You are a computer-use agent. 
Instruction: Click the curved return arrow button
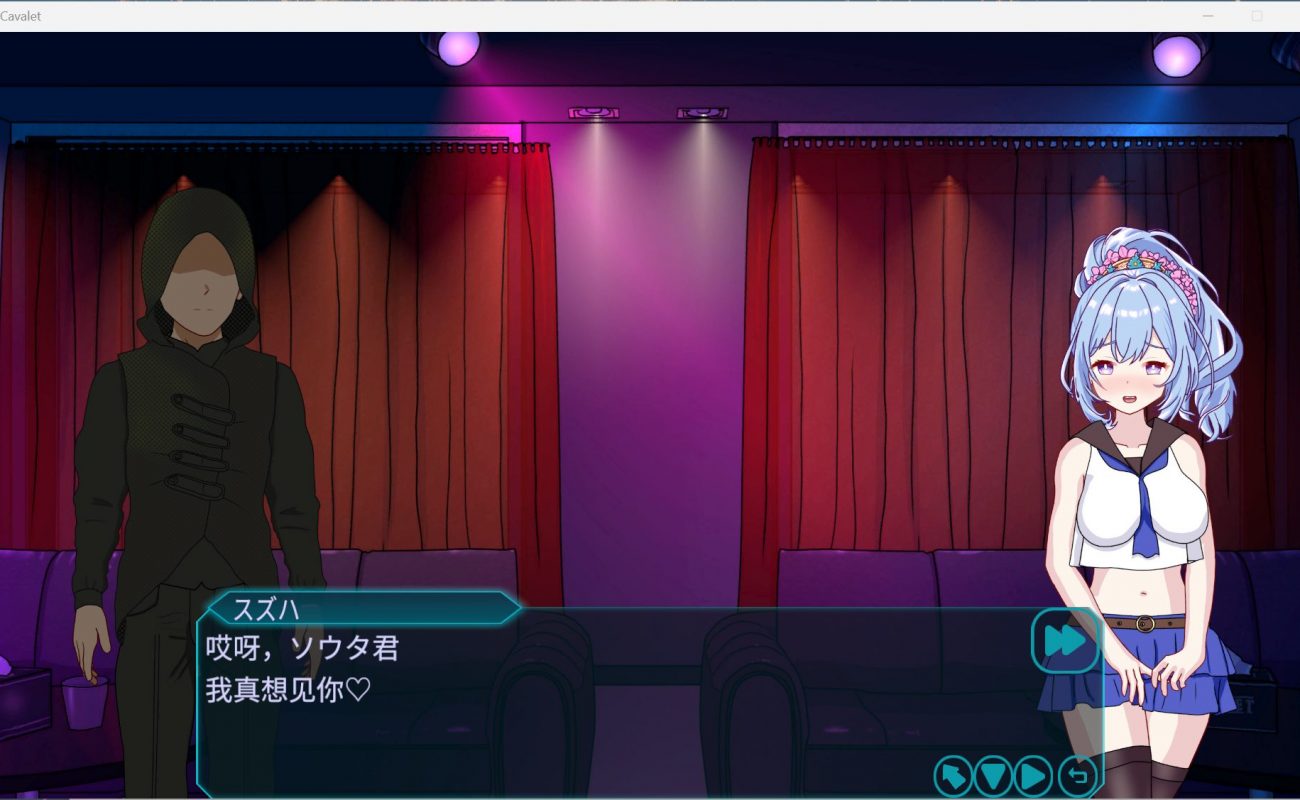tap(1077, 775)
